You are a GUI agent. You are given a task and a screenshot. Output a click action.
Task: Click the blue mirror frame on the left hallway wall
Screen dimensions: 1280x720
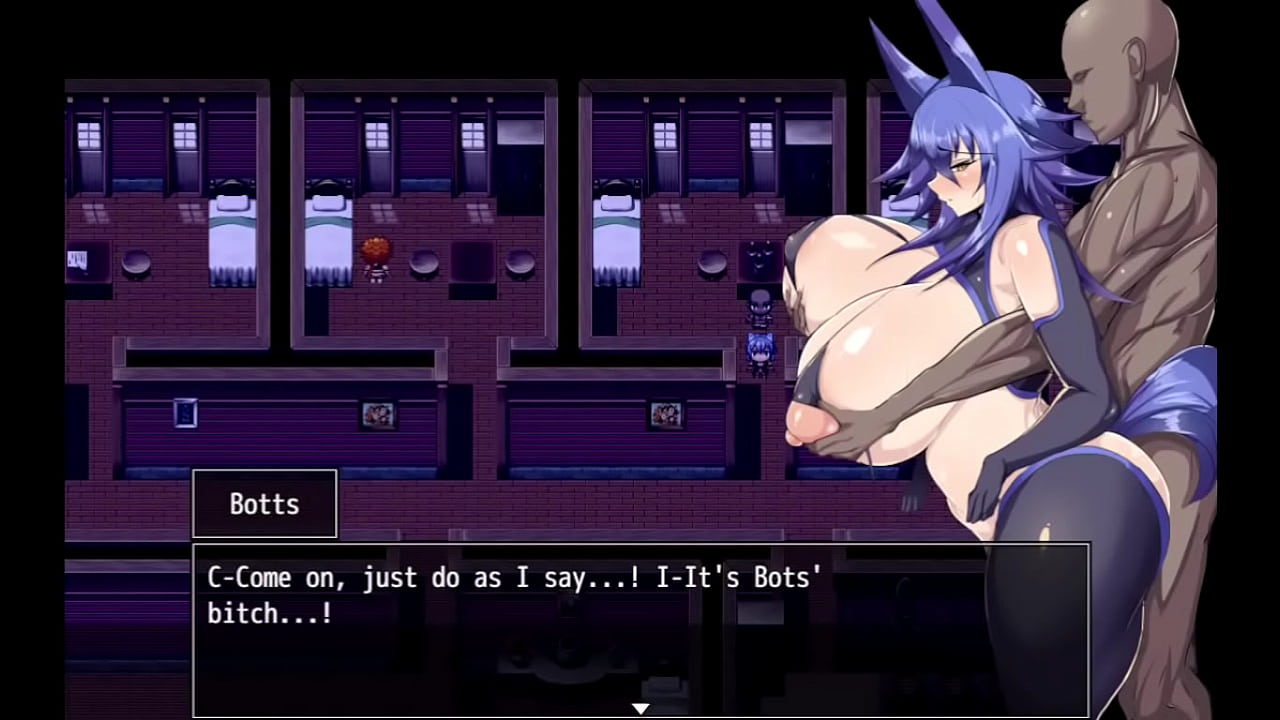point(186,413)
